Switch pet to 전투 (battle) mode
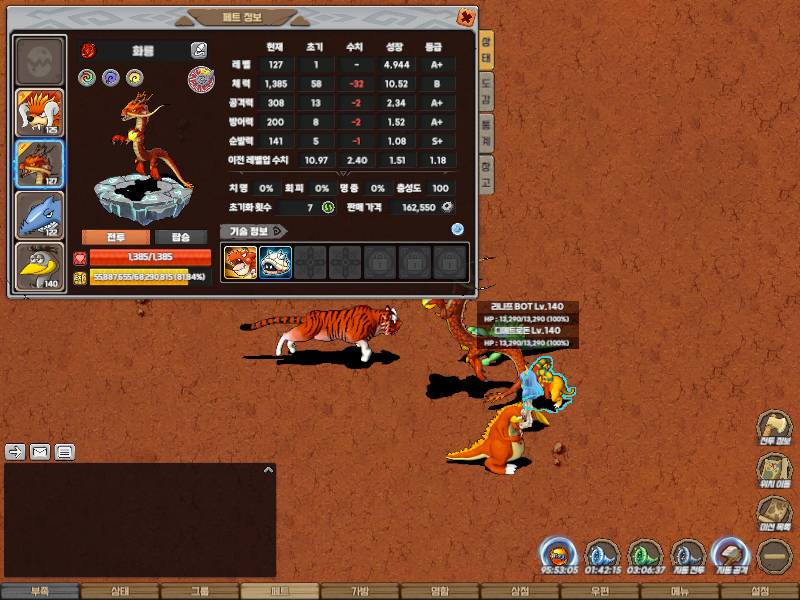 click(116, 237)
